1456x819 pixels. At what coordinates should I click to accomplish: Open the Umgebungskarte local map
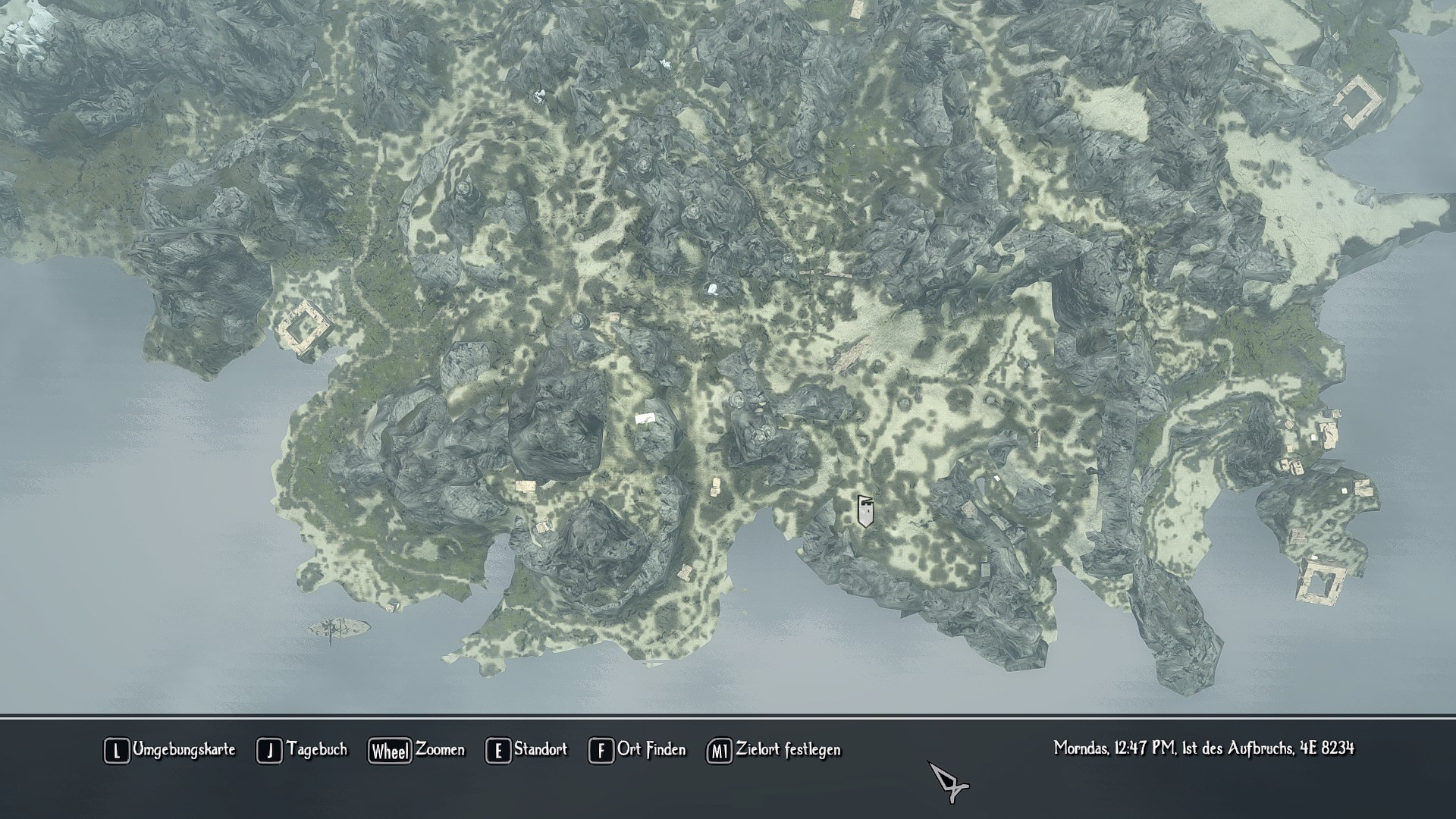(x=169, y=750)
